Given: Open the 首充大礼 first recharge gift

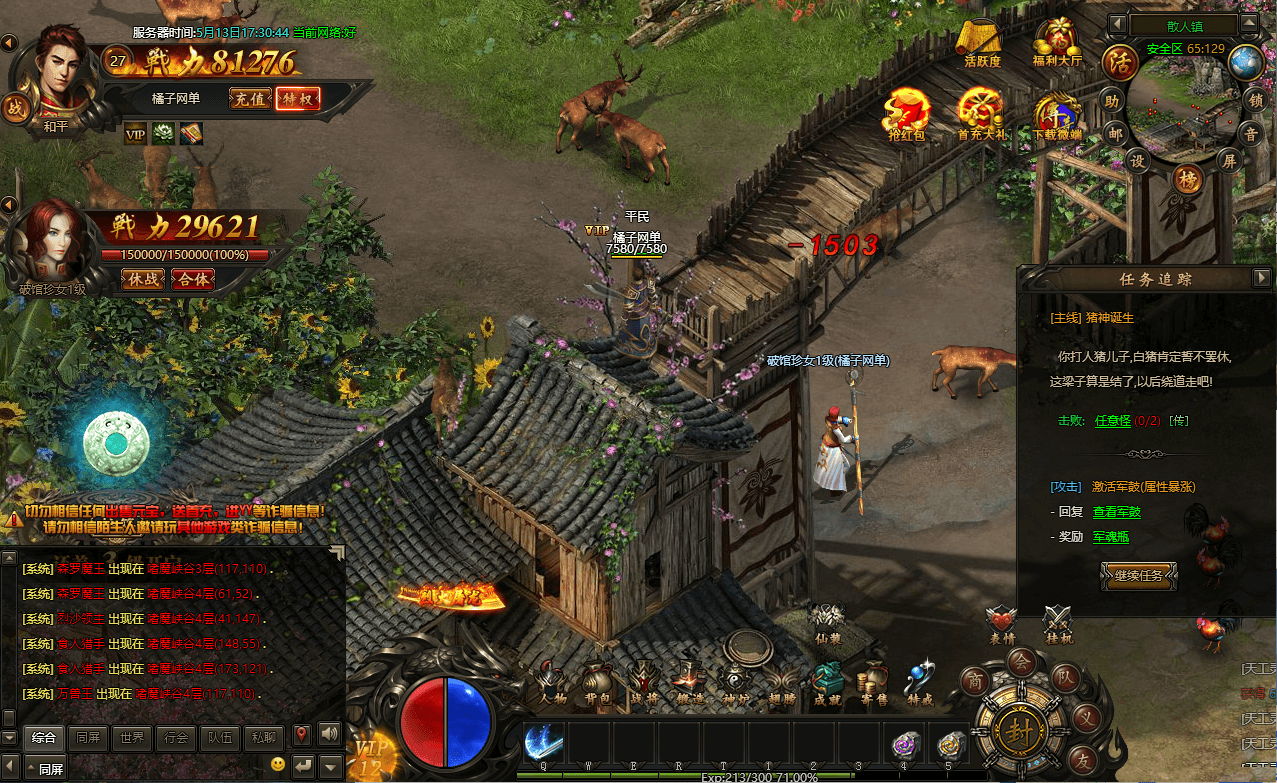Looking at the screenshot, I should 980,112.
